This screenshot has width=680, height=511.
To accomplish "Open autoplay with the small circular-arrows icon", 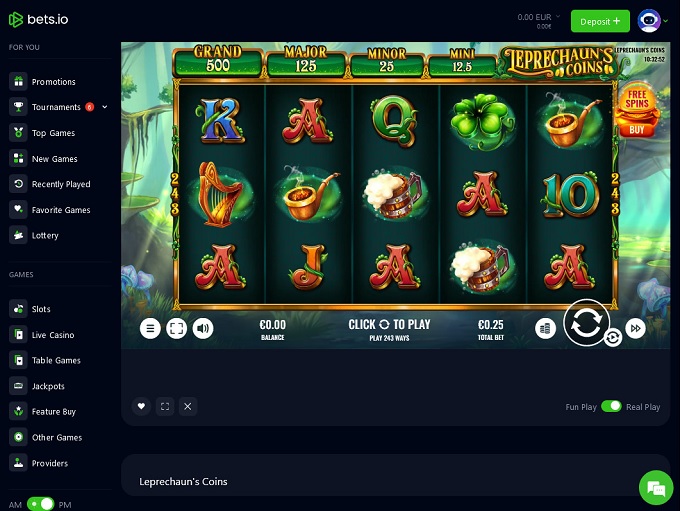I will point(613,338).
